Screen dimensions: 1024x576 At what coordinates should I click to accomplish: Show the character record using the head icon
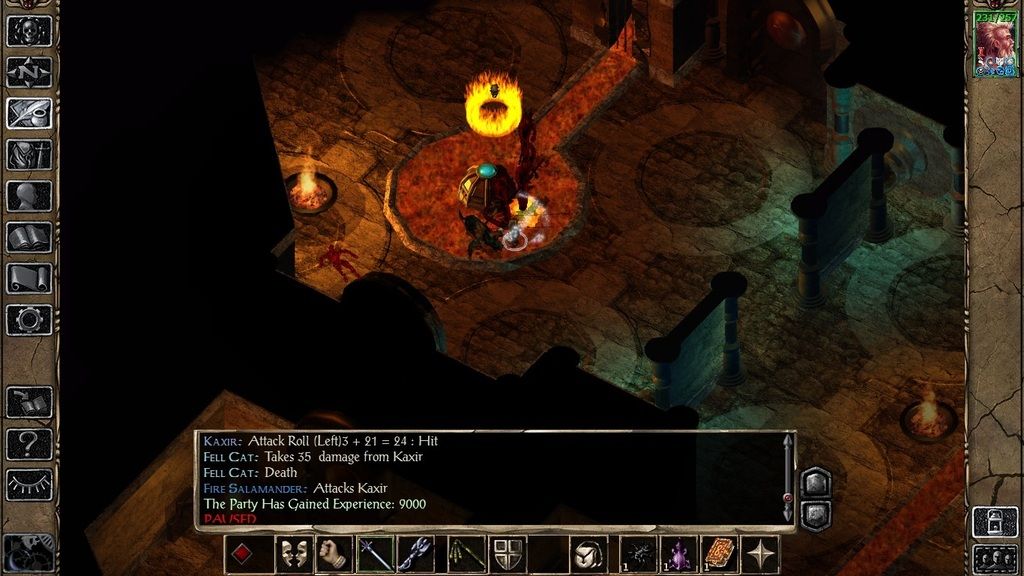point(29,196)
